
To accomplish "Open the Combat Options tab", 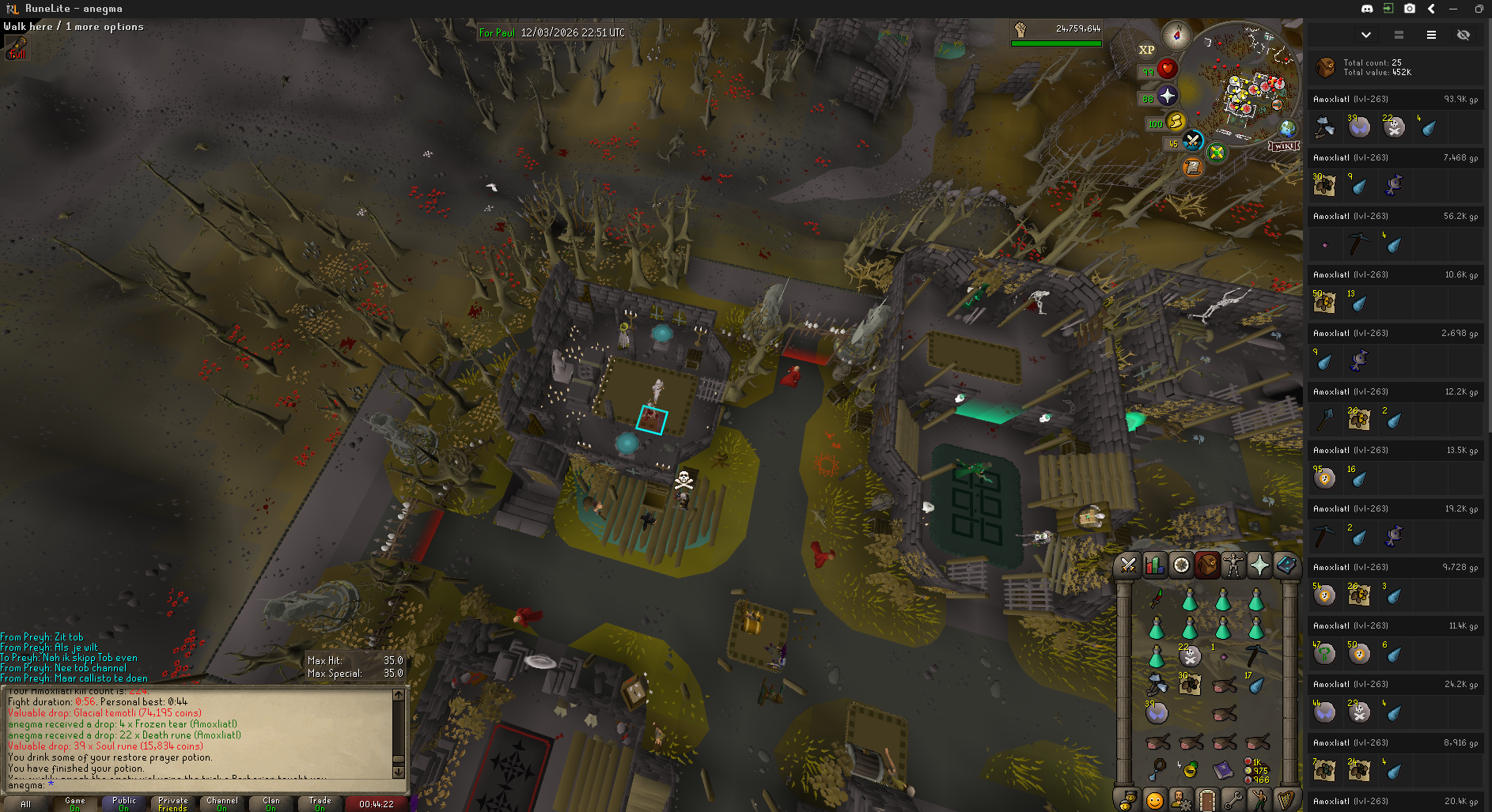I will pos(1128,565).
